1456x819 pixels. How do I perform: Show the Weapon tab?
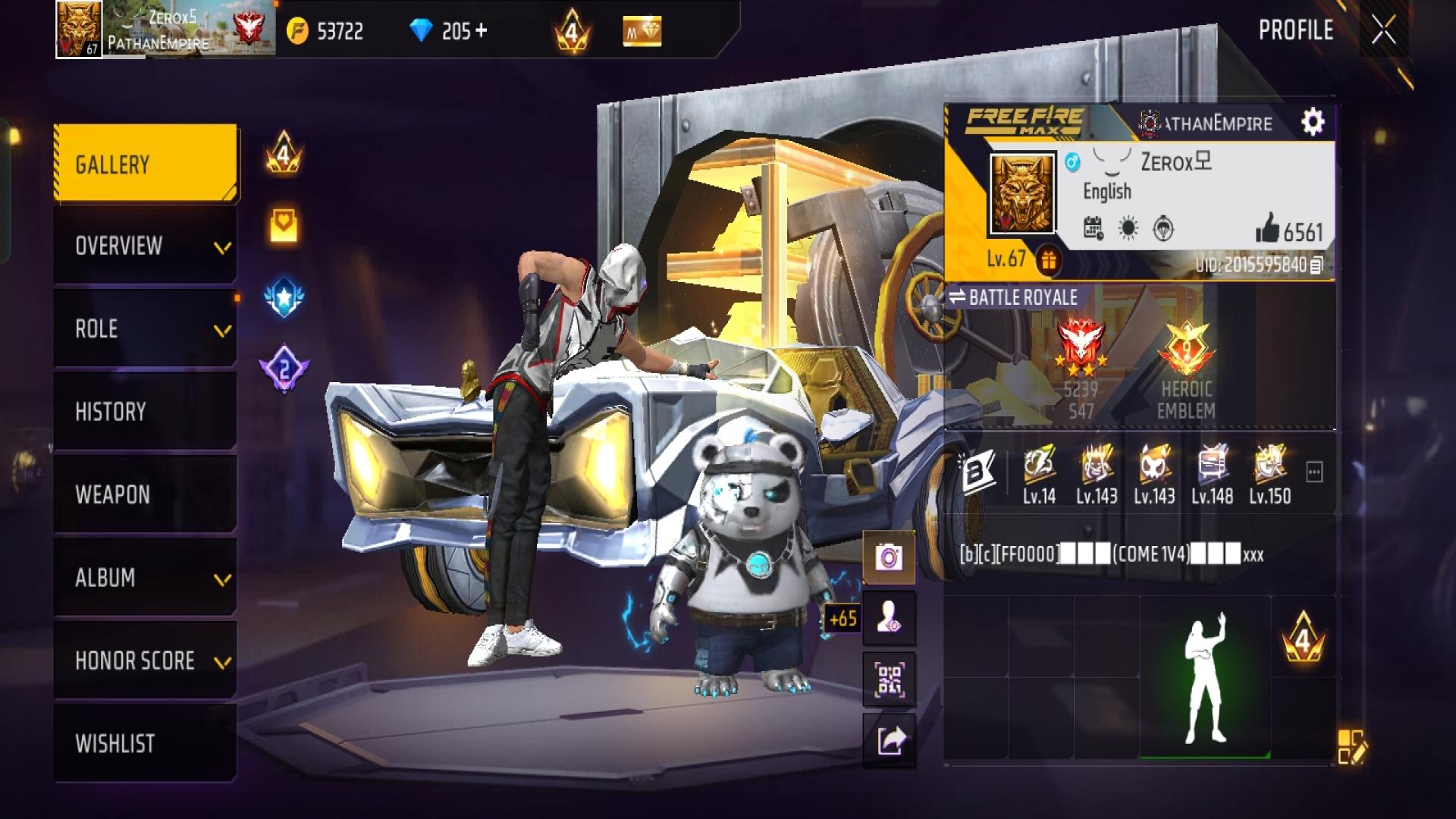(146, 494)
